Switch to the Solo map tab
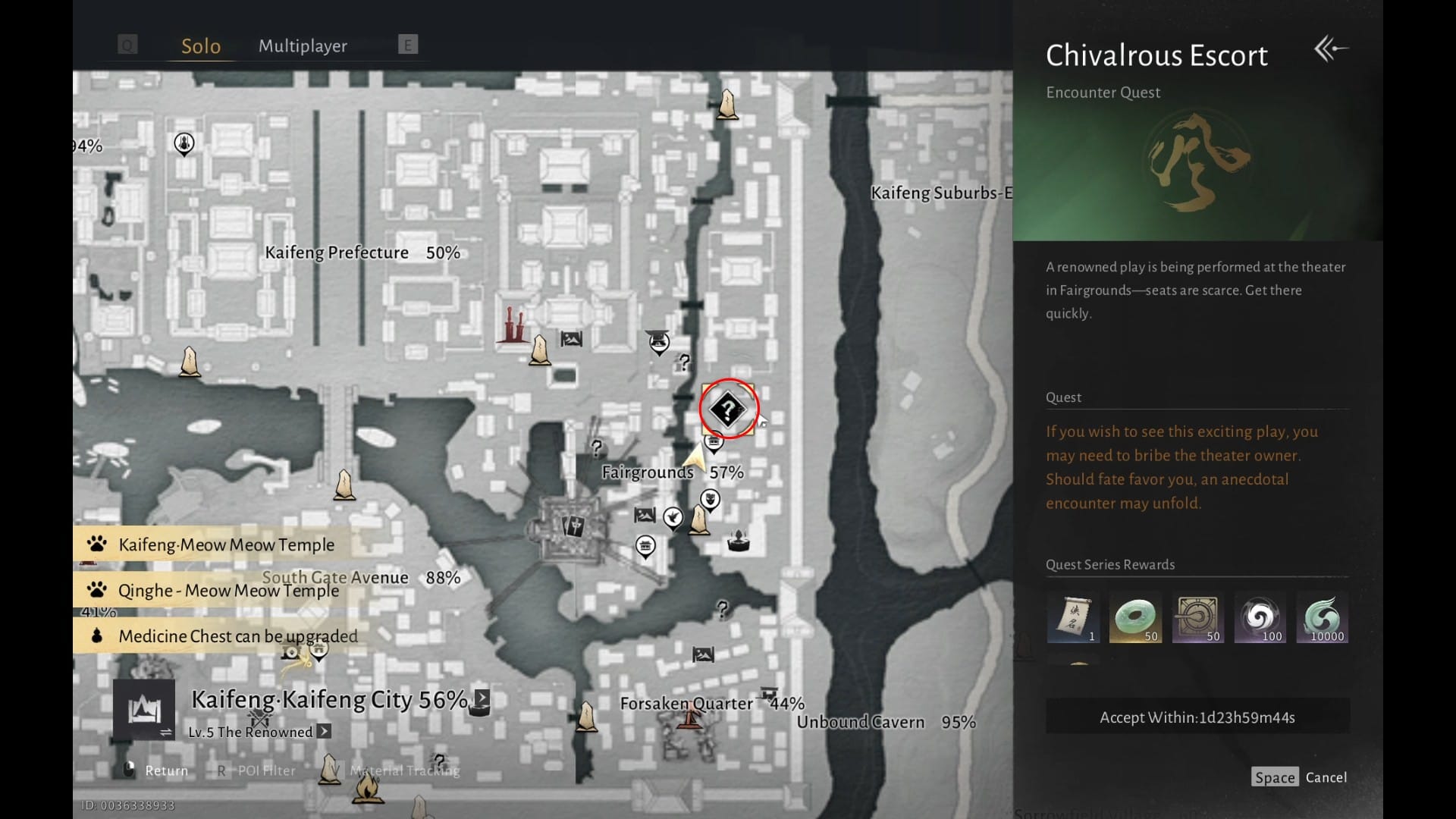Viewport: 1456px width, 819px height. [201, 46]
